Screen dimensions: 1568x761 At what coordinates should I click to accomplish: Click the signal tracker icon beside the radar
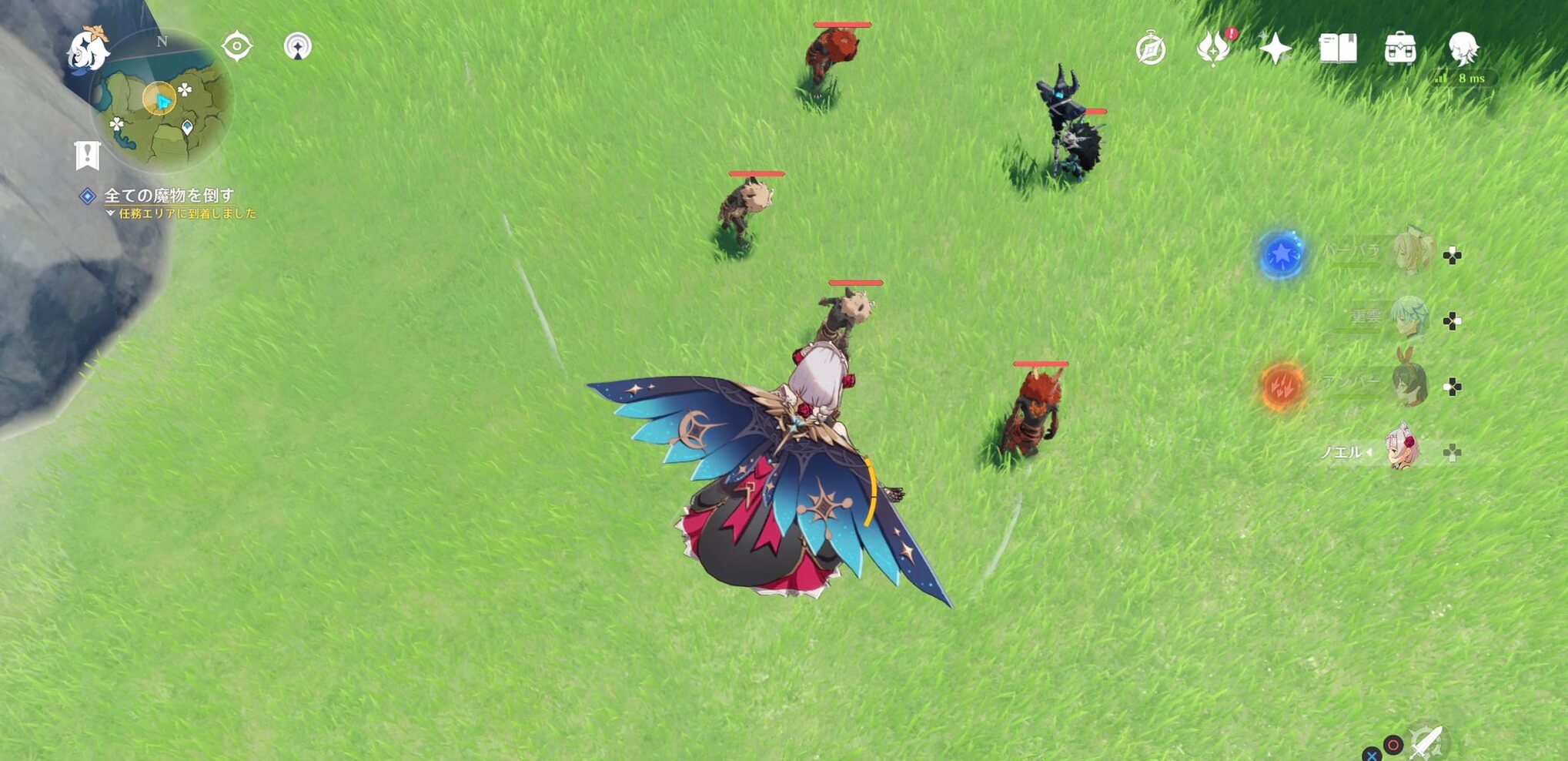[297, 47]
